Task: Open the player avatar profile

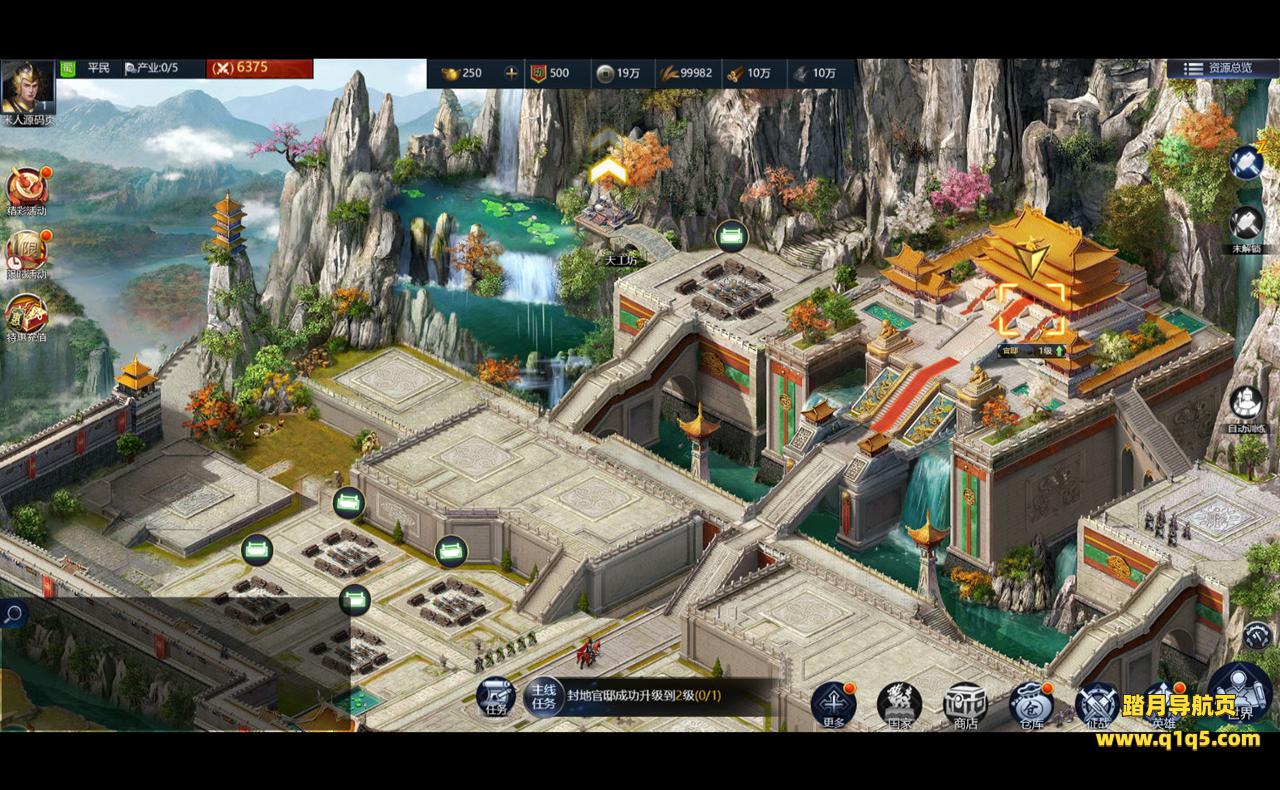Action: point(28,88)
